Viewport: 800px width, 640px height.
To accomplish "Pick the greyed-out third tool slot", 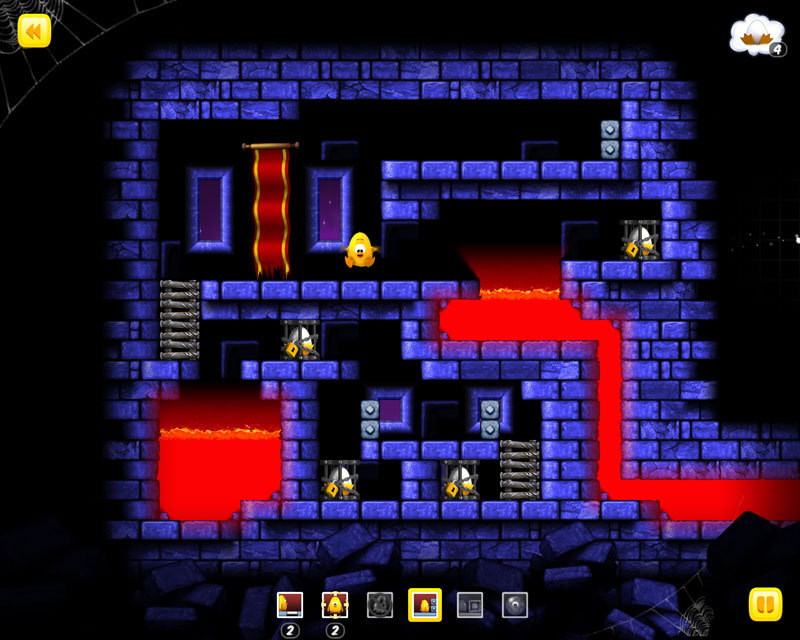I will (x=379, y=605).
